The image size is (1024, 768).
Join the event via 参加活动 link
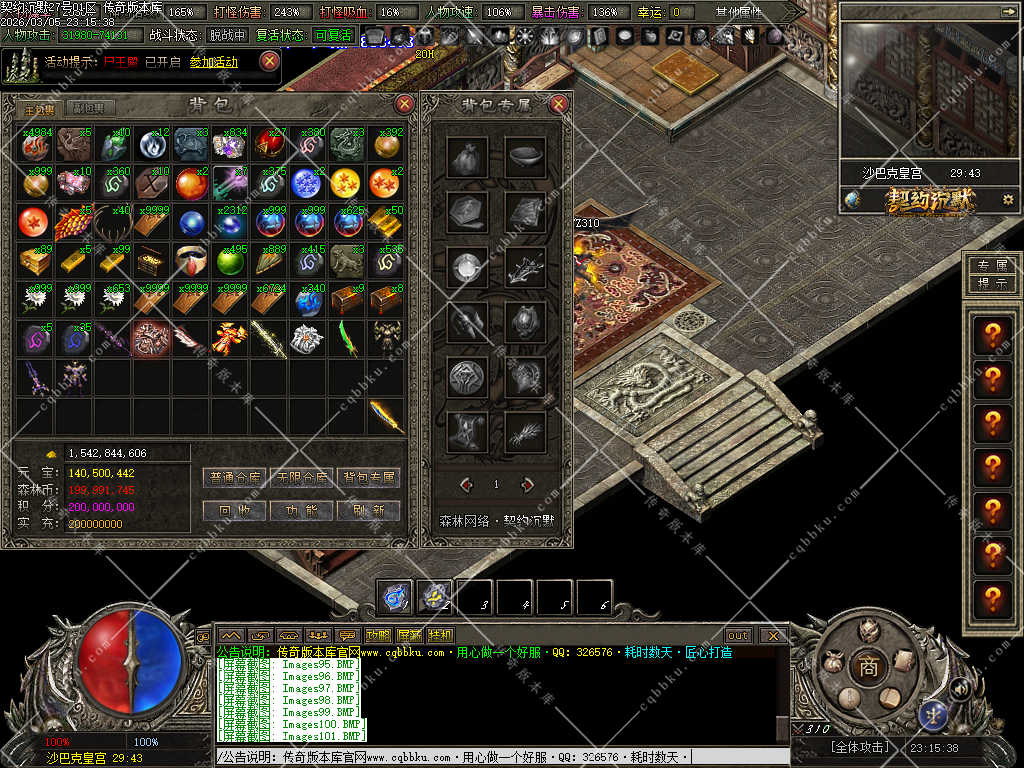[x=214, y=62]
